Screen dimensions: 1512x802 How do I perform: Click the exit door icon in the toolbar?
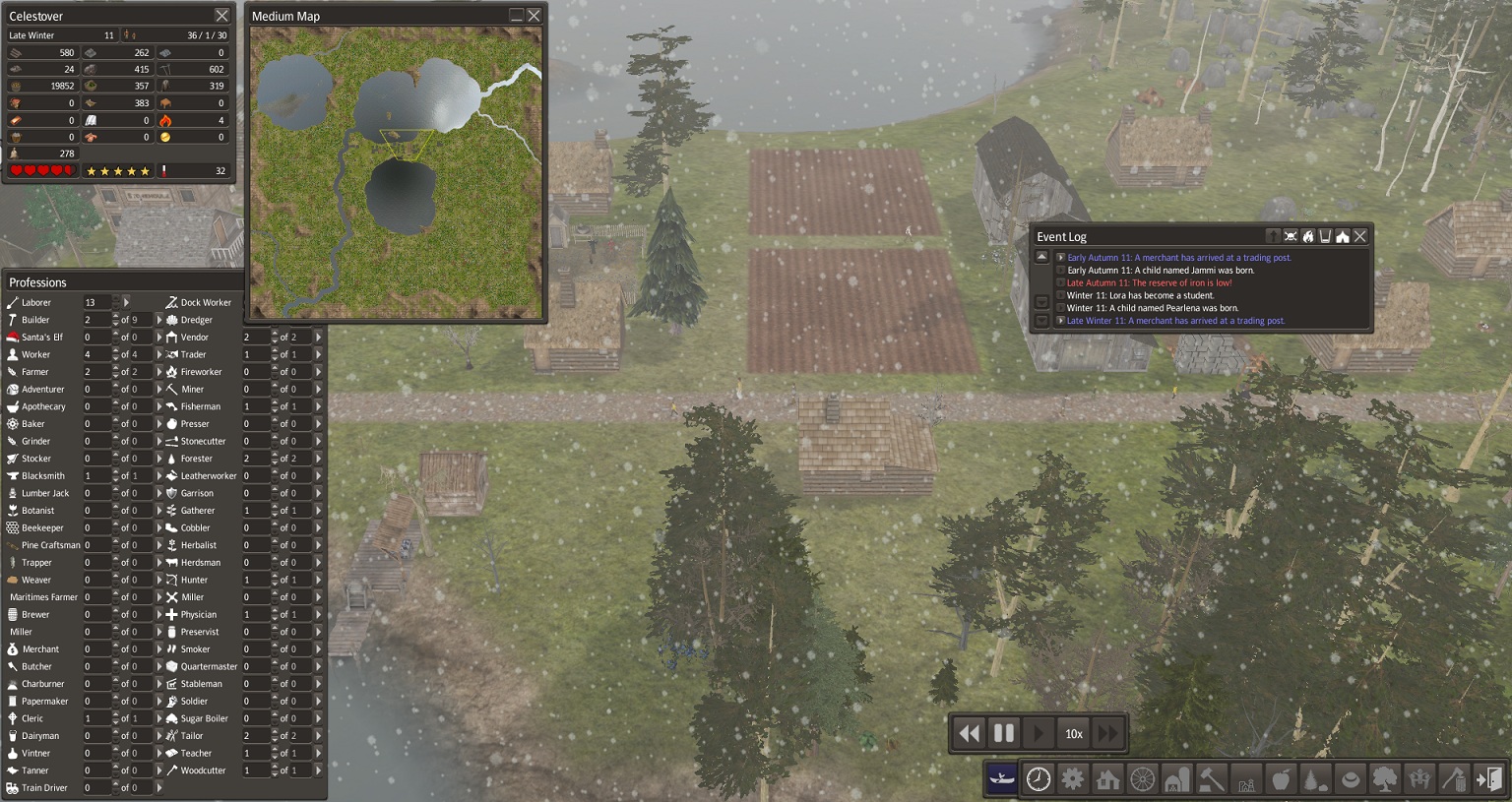1488,779
